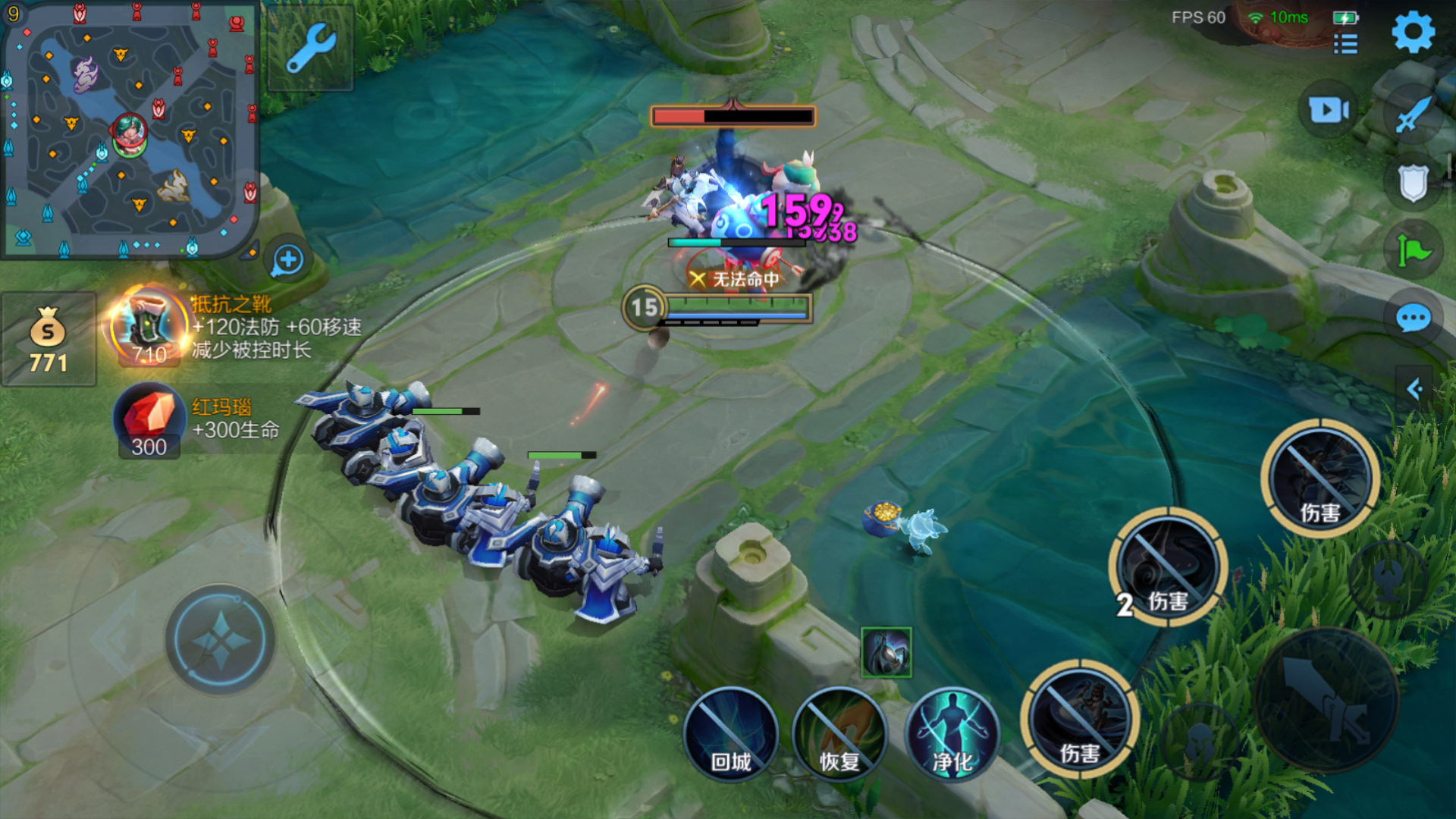Screen dimensions: 1456x819
Task: Tap the video camera replay button
Action: click(x=1329, y=111)
